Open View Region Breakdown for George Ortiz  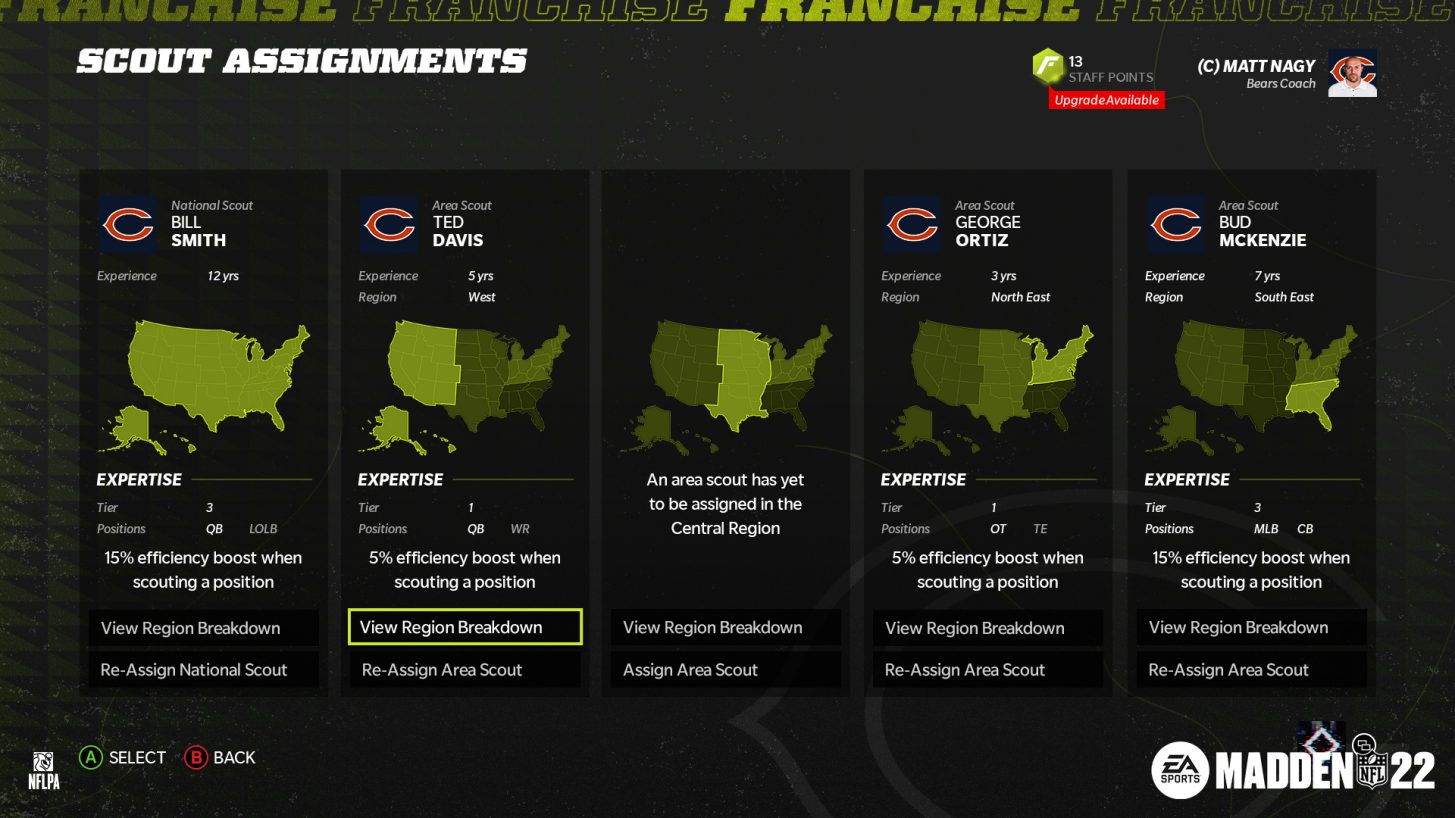click(987, 627)
